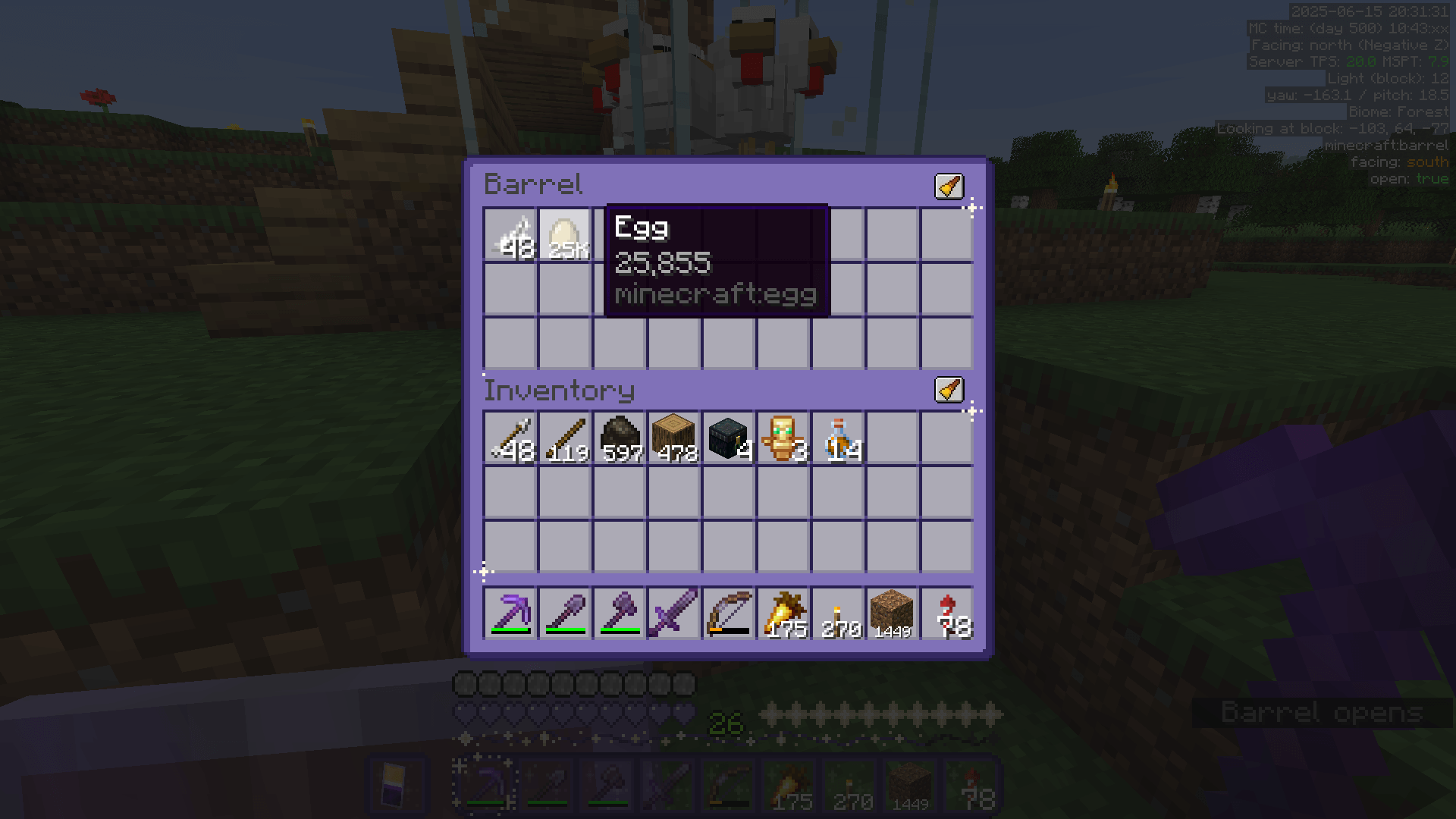Pick up the egg stack in the barrel
Image resolution: width=1456 pixels, height=819 pixels.
(x=565, y=235)
